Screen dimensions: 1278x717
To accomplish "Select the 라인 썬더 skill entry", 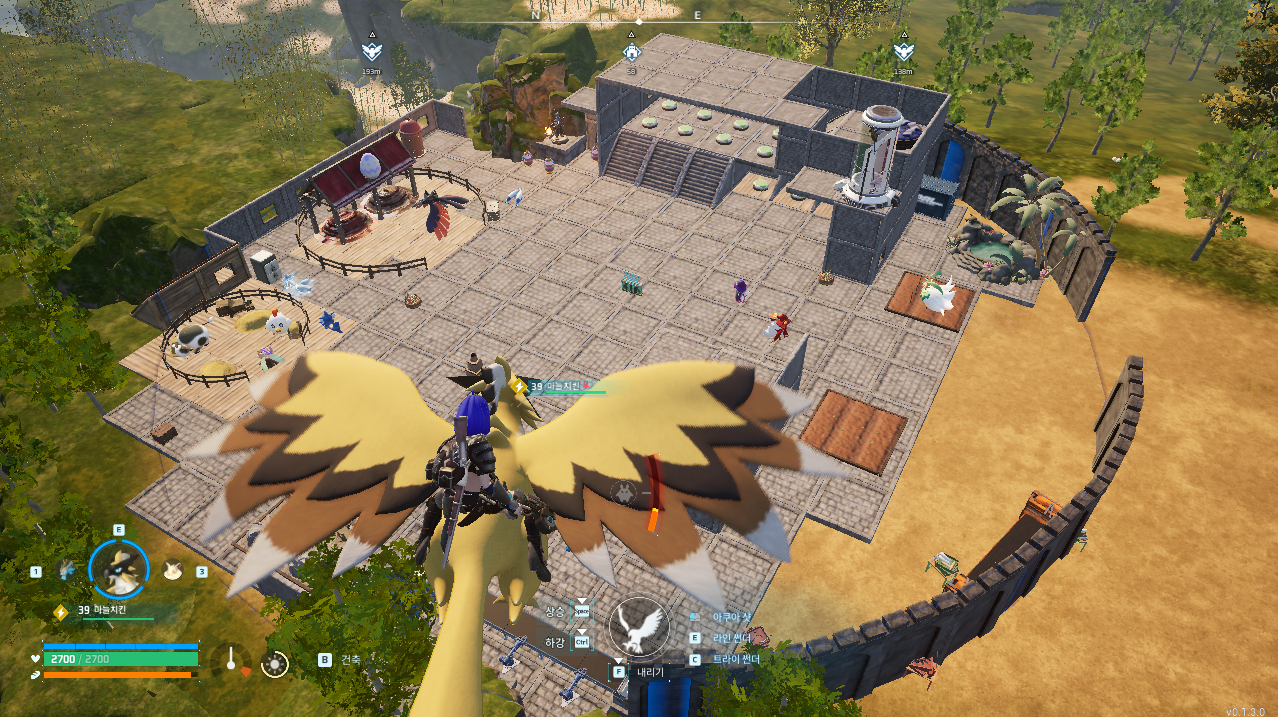I will tap(735, 637).
